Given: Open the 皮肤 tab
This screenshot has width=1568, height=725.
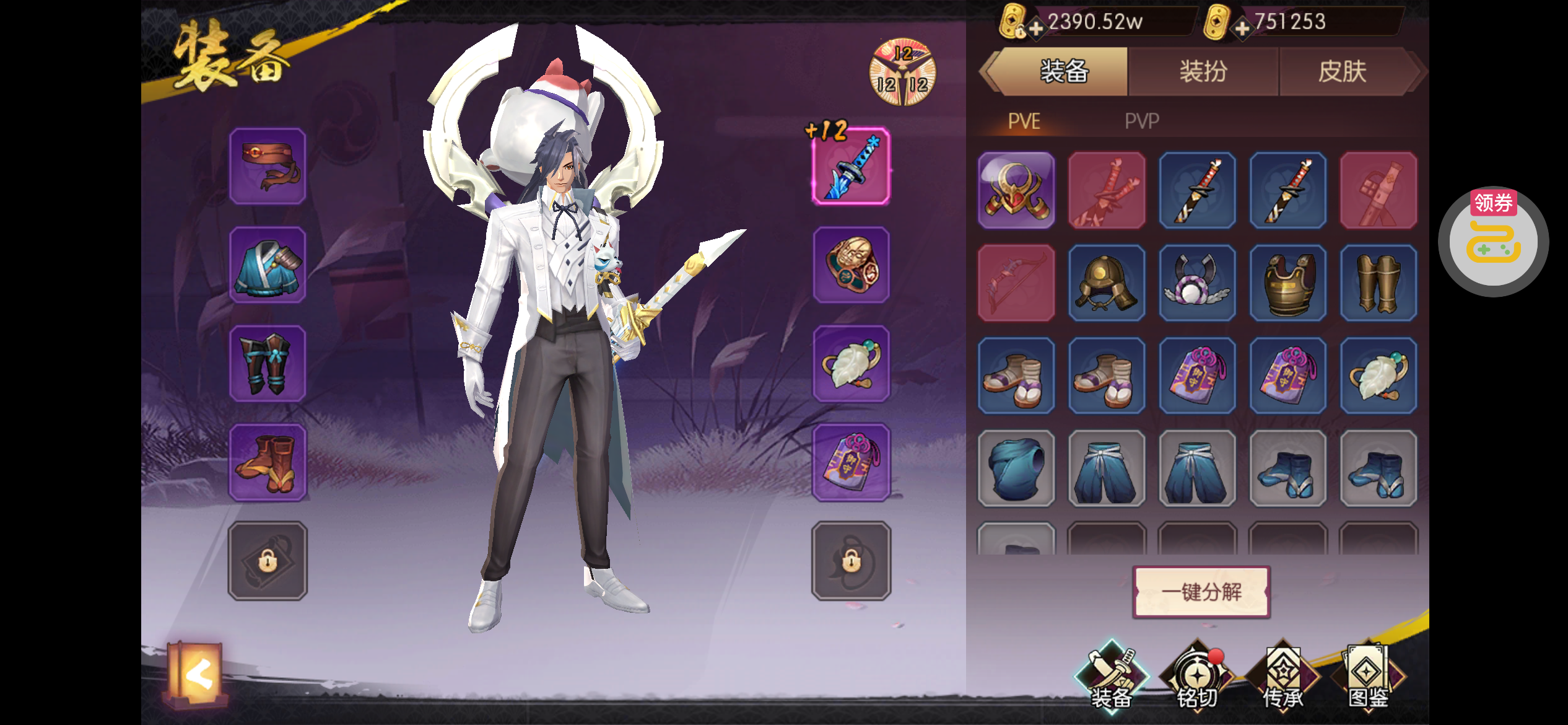Looking at the screenshot, I should pos(1342,72).
